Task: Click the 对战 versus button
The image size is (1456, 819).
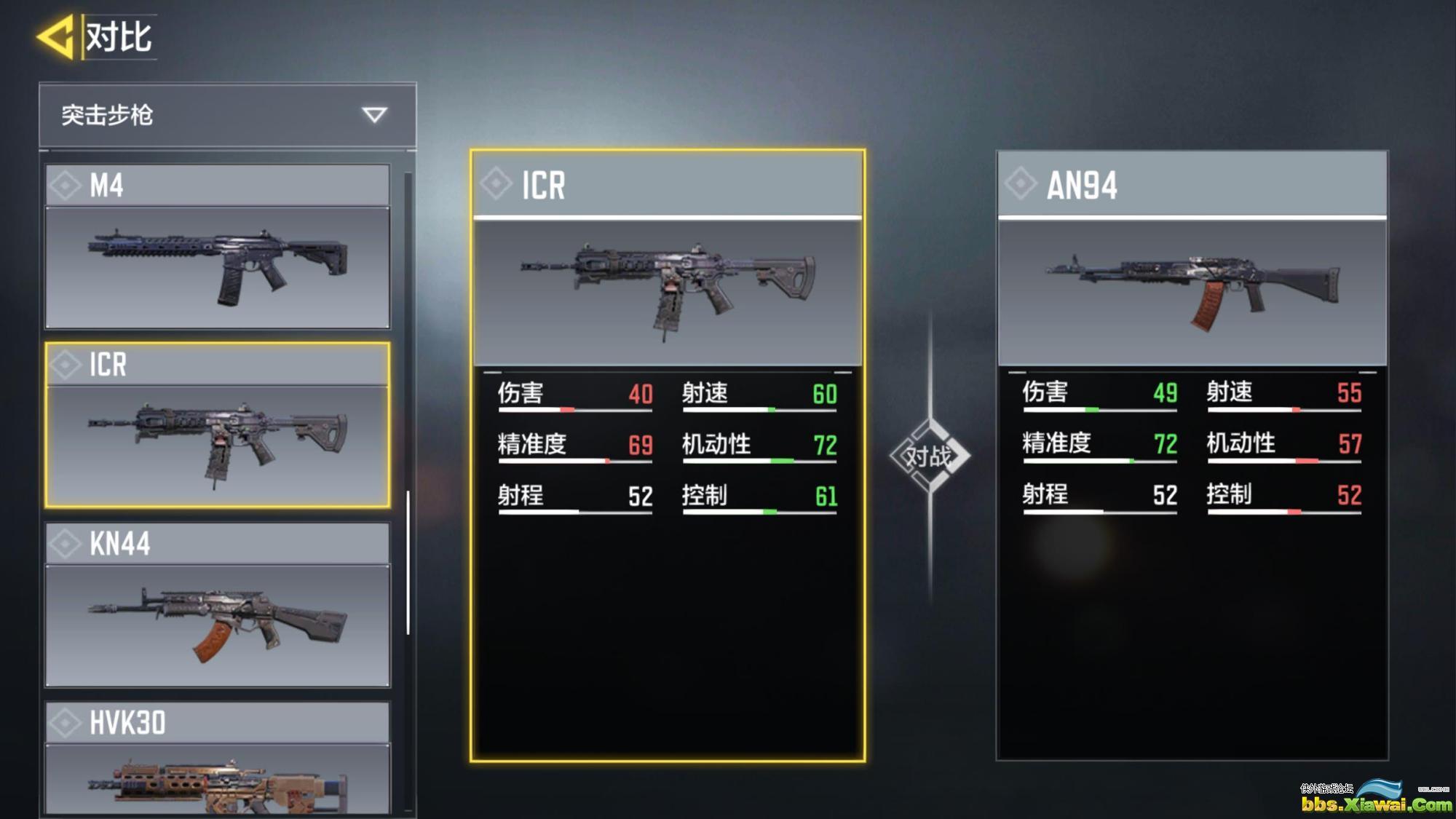Action: [x=929, y=456]
